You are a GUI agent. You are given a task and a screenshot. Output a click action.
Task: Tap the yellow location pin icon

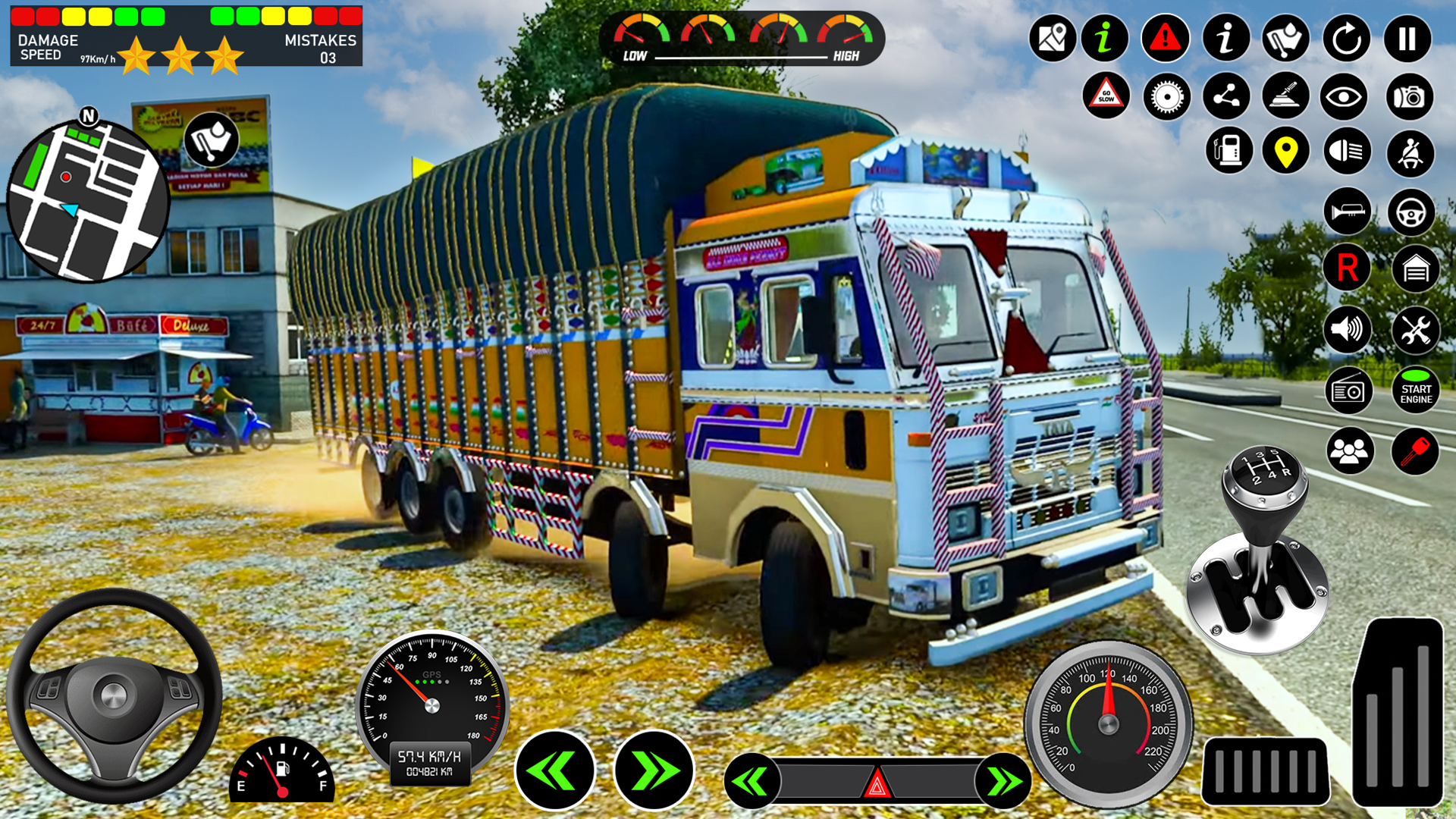[x=1288, y=152]
